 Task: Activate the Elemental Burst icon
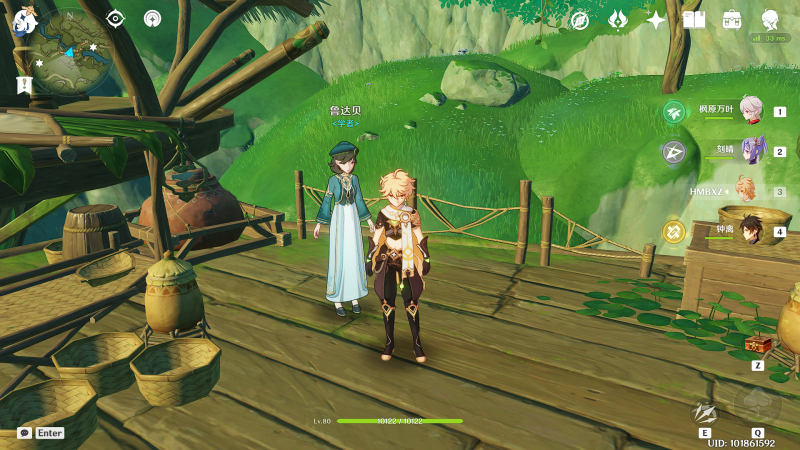(x=757, y=405)
